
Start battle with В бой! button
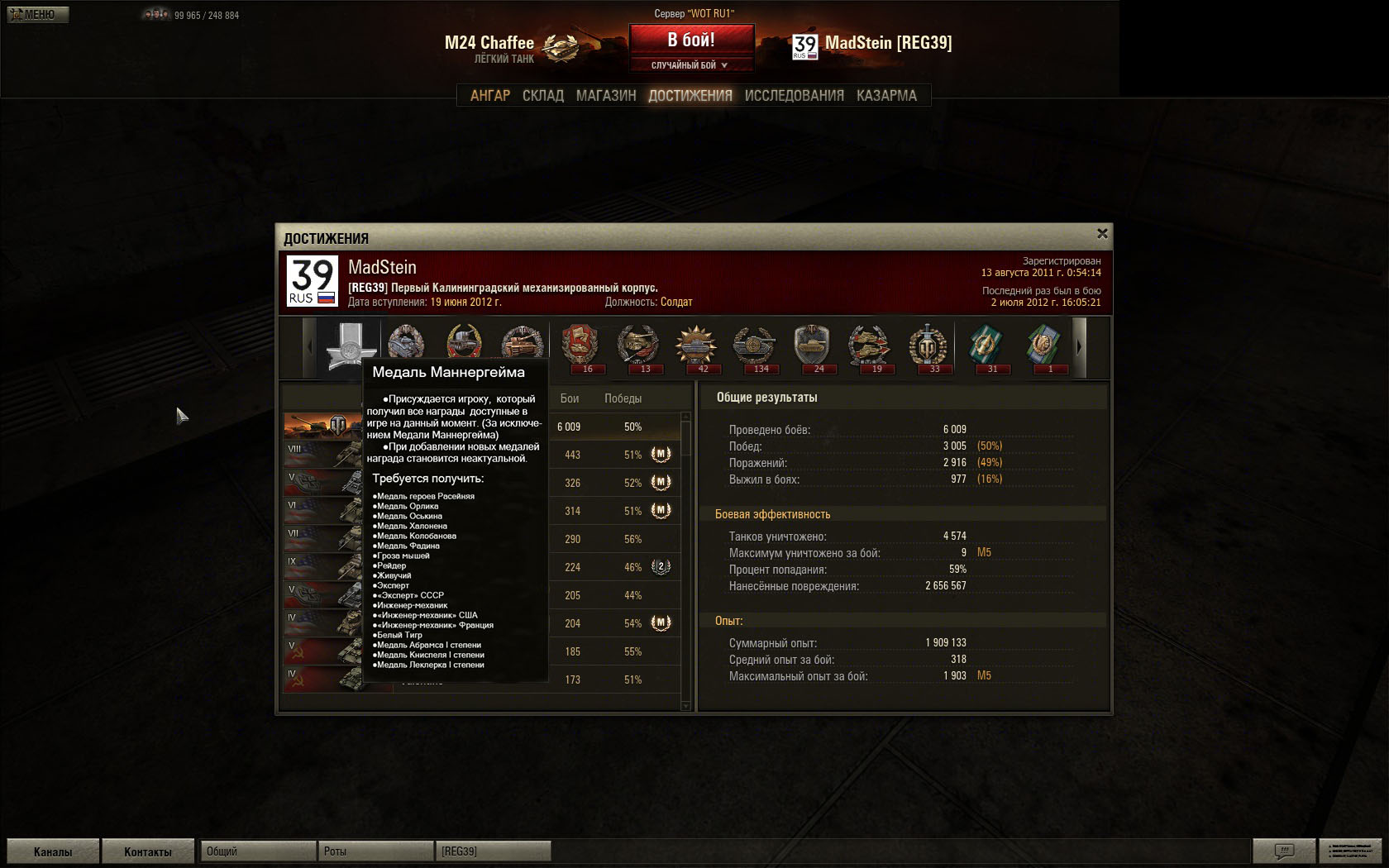tap(691, 39)
